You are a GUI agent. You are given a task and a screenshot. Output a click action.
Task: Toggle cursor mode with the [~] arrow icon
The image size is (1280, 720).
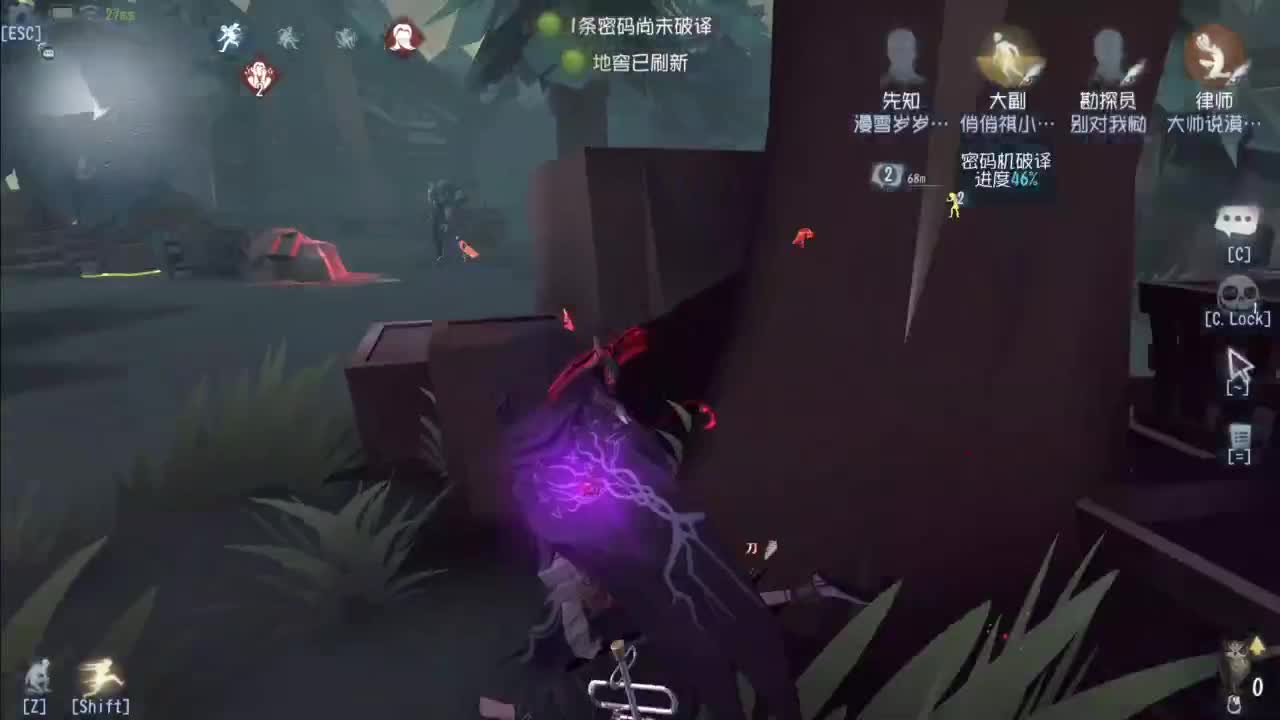(x=1237, y=367)
